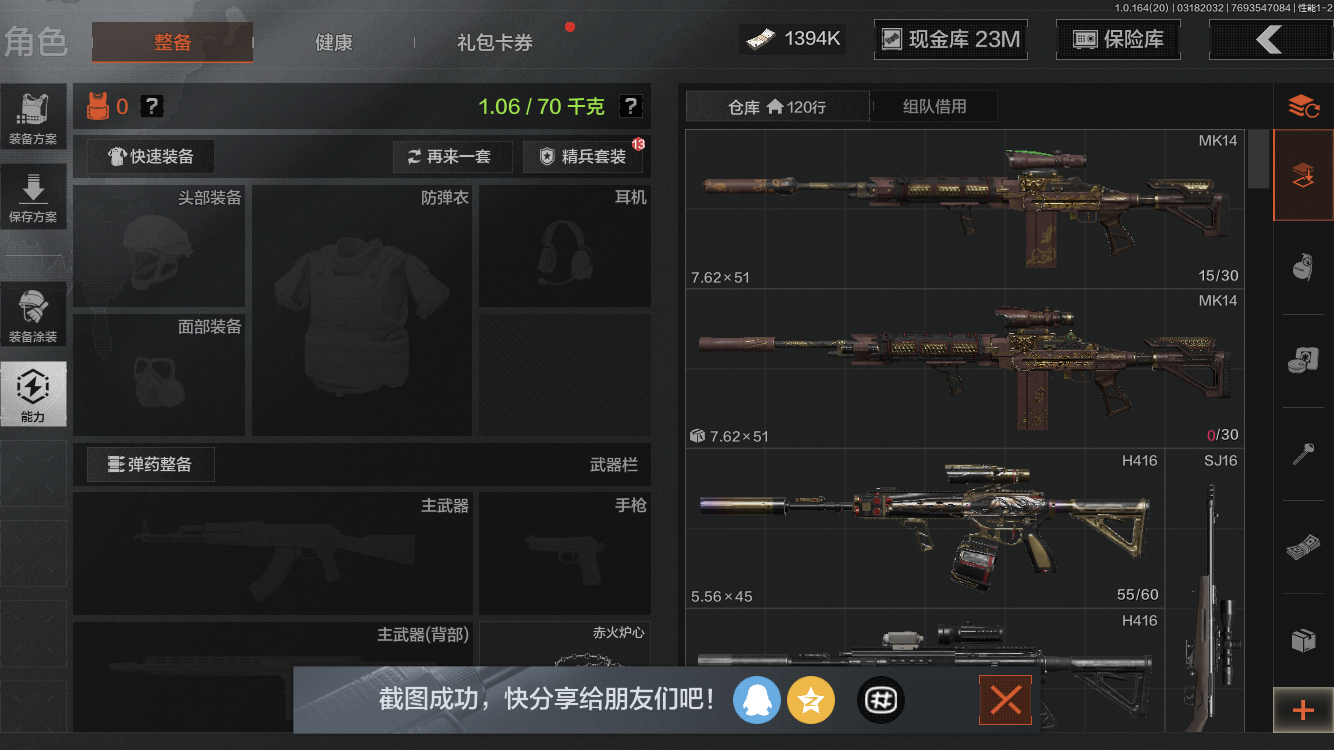The height and width of the screenshot is (750, 1334).
Task: Open the 装备涂装 equipment skin panel
Action: pos(33,313)
